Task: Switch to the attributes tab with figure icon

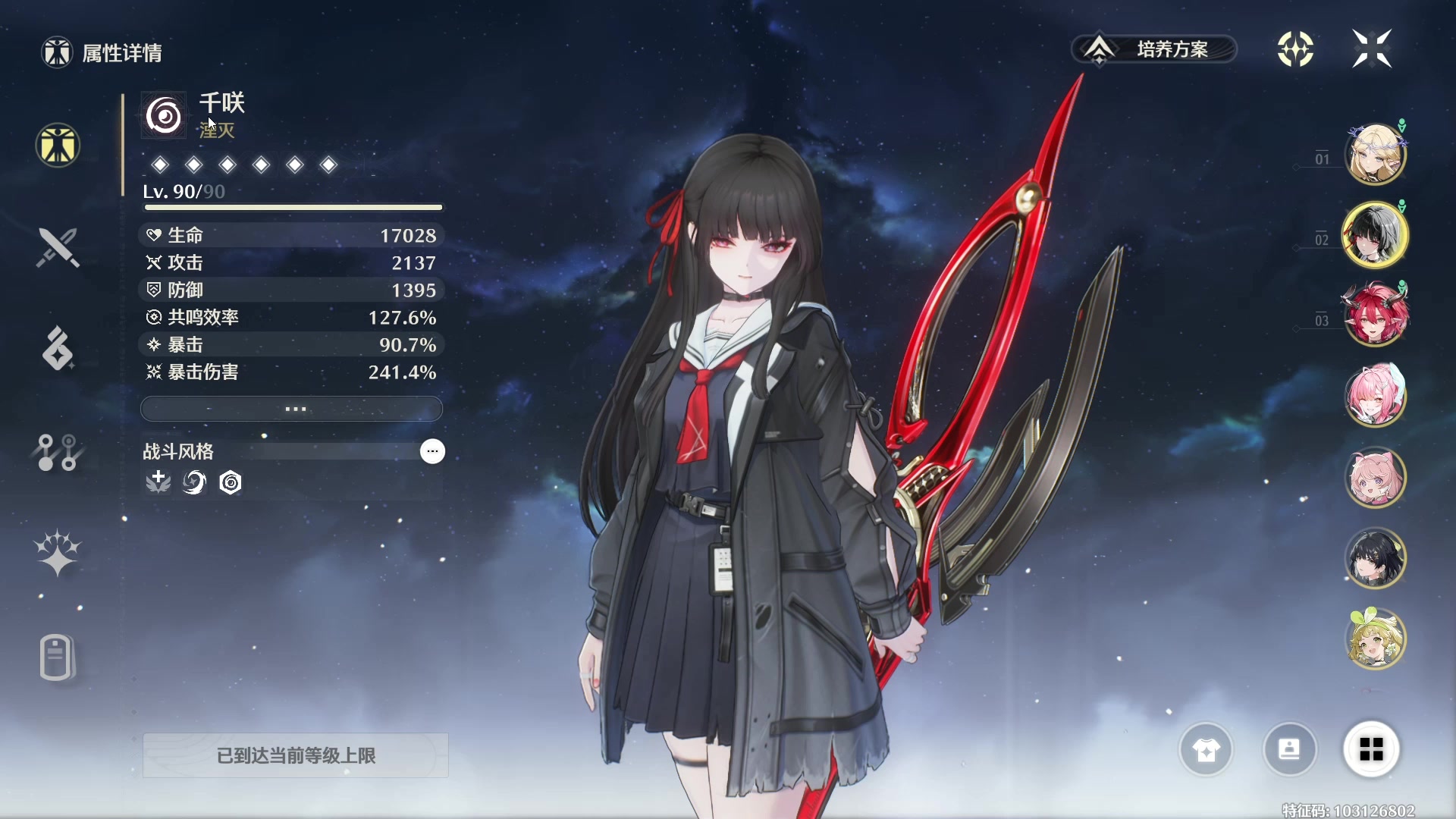Action: [58, 145]
